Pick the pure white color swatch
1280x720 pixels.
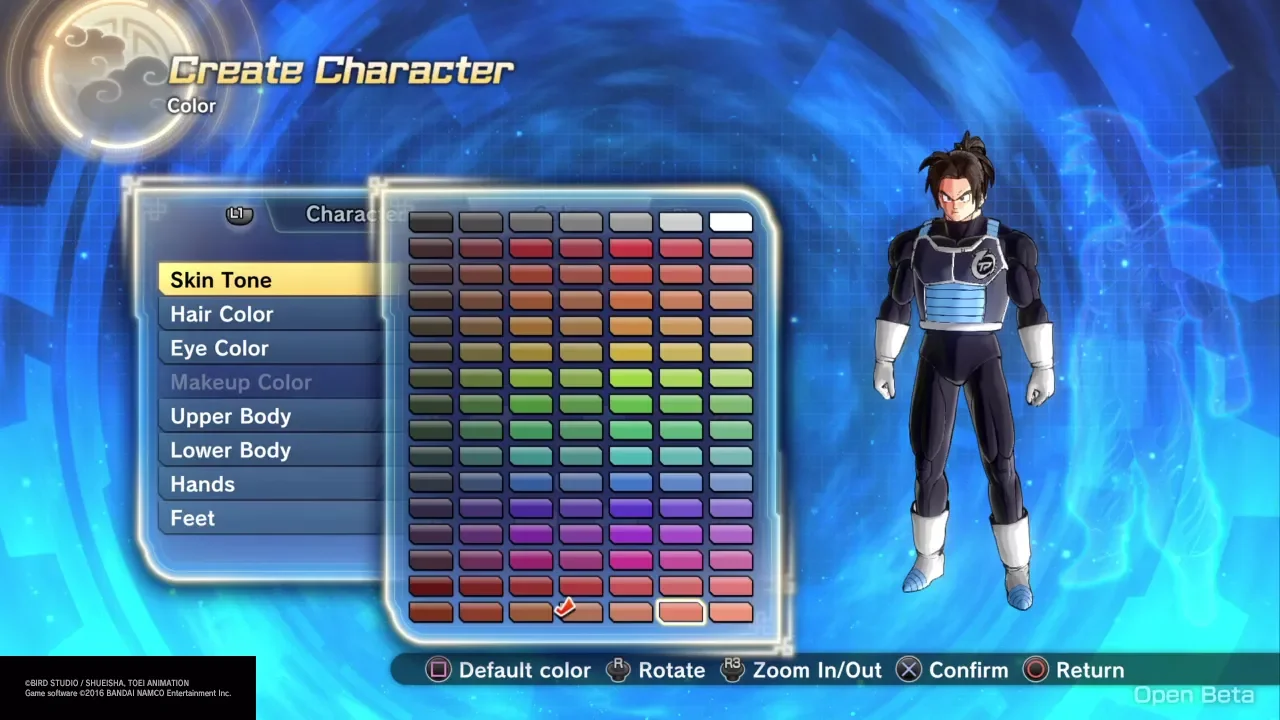click(x=730, y=222)
